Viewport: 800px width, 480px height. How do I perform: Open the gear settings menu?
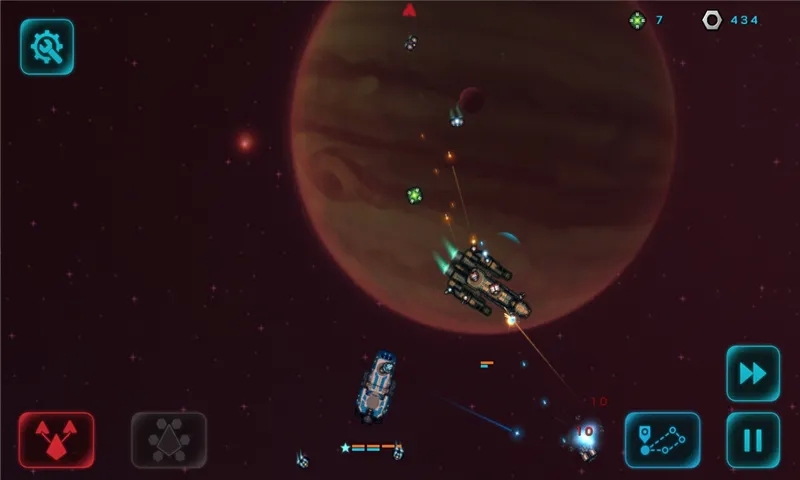(x=47, y=47)
